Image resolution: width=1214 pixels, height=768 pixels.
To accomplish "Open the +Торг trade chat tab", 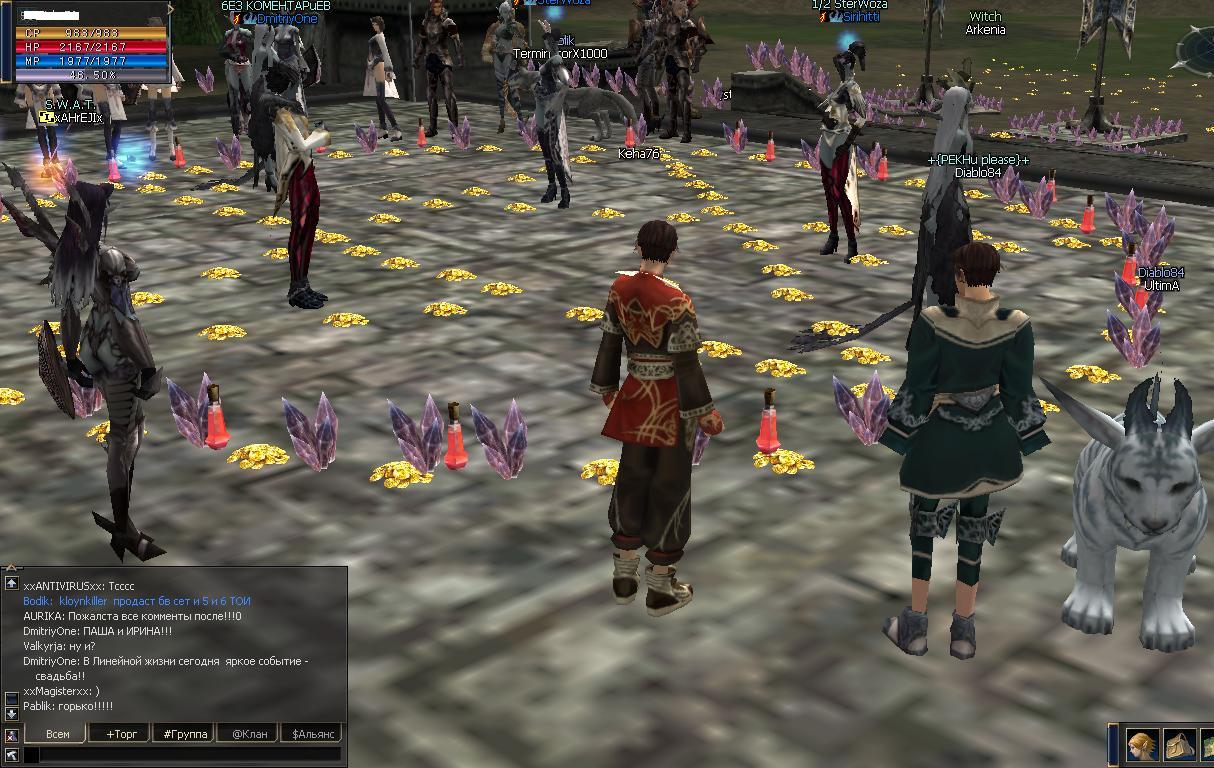I will pos(122,734).
